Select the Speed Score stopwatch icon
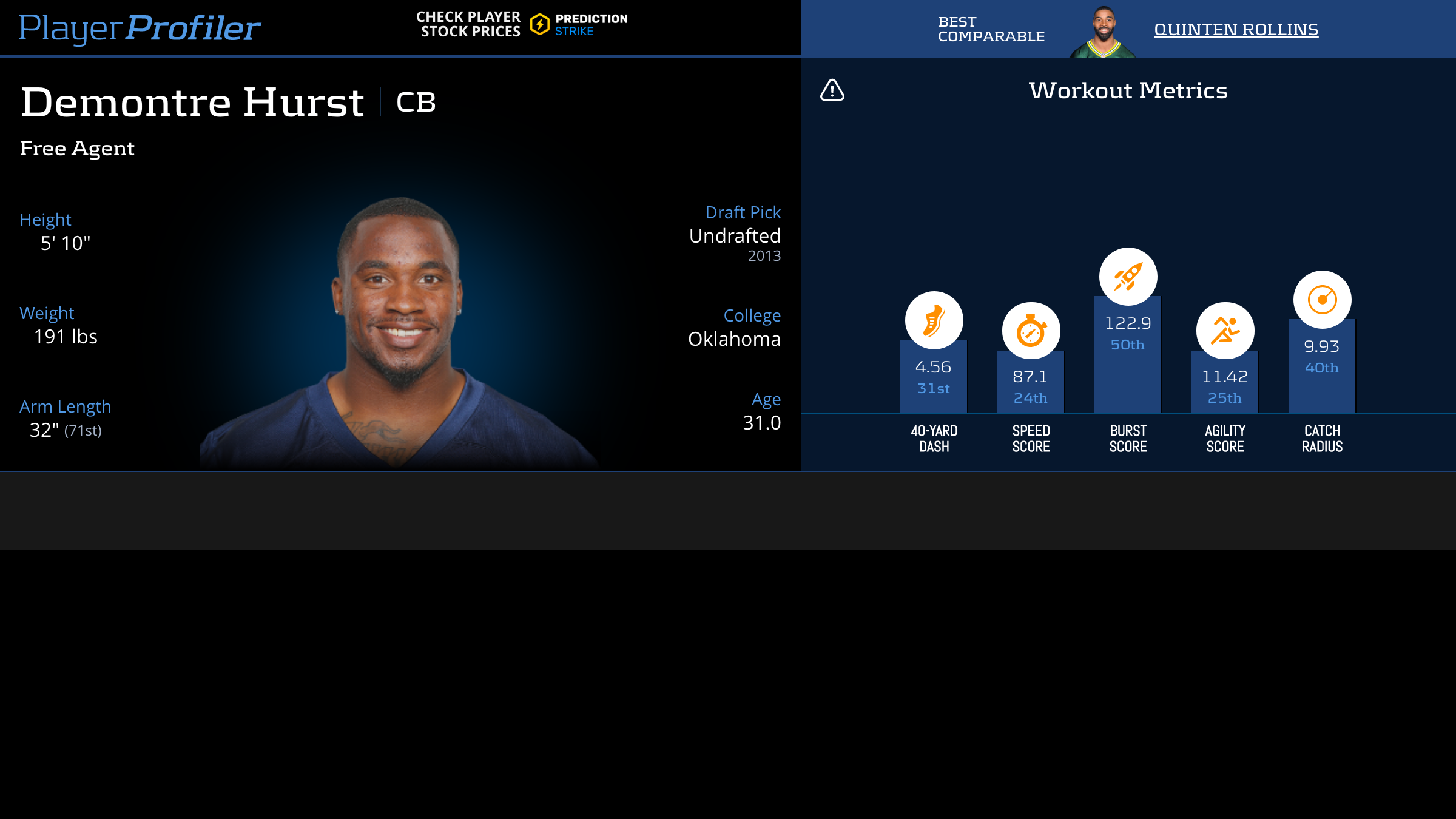 [1031, 331]
